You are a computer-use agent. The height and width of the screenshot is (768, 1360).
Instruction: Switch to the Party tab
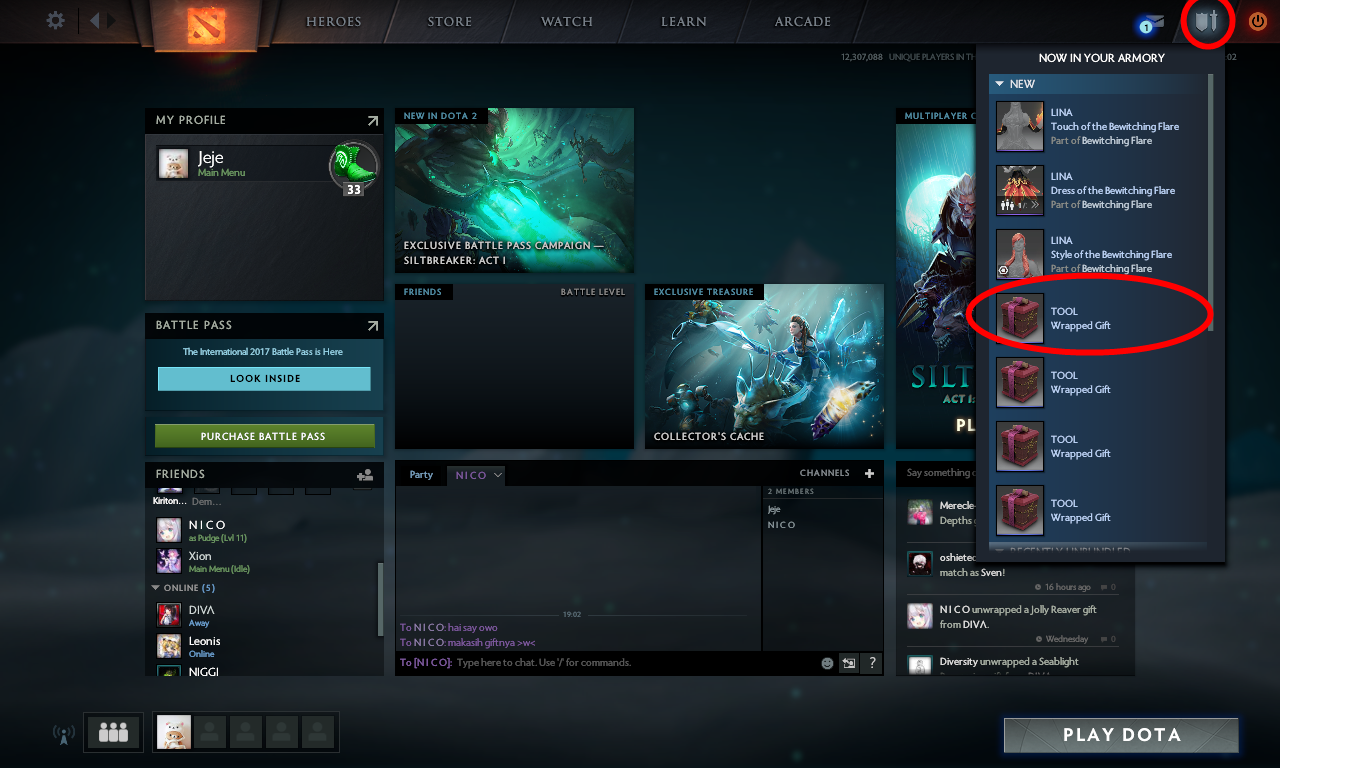click(x=420, y=474)
